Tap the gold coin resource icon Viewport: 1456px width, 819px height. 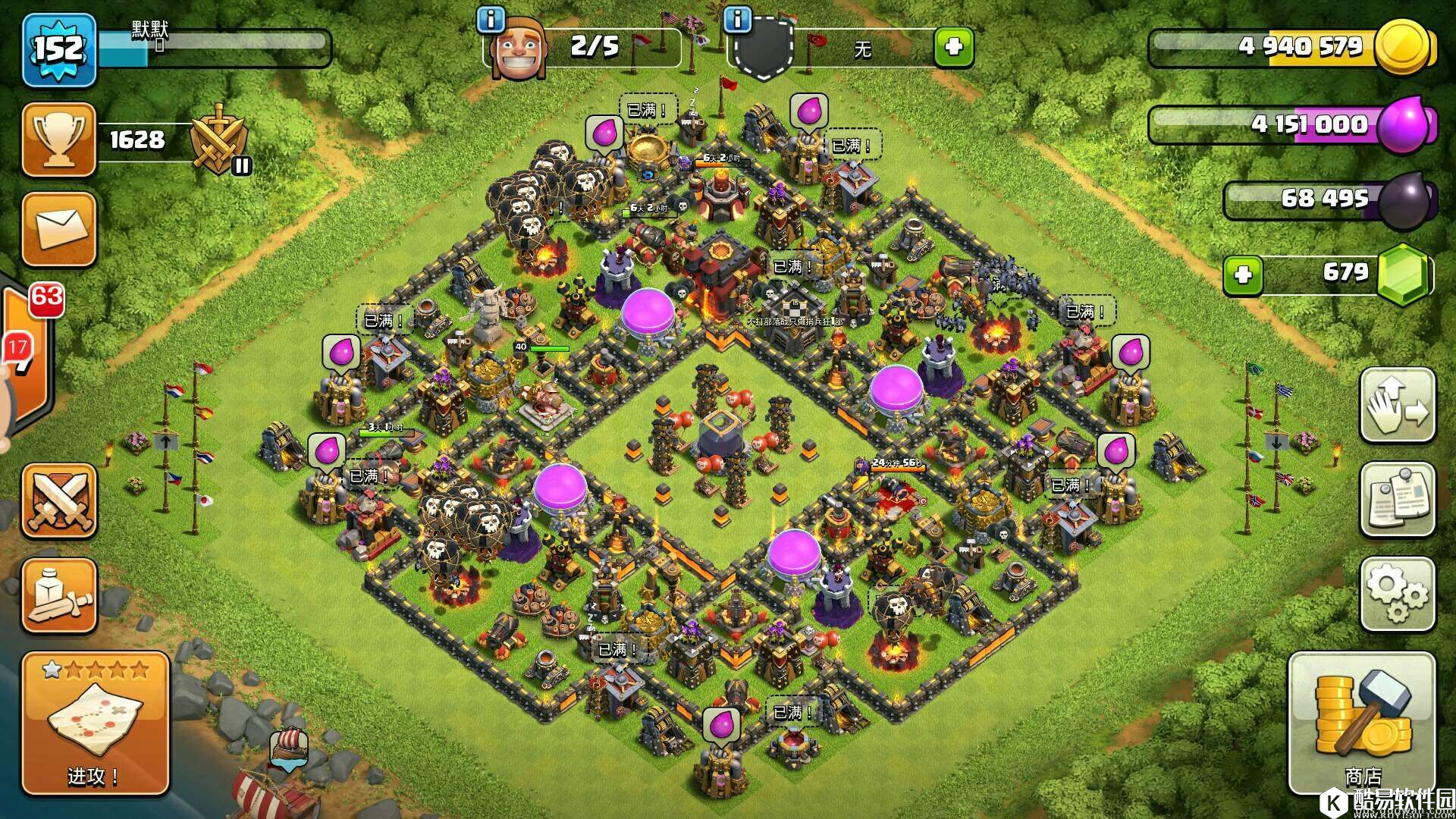coord(1403,47)
